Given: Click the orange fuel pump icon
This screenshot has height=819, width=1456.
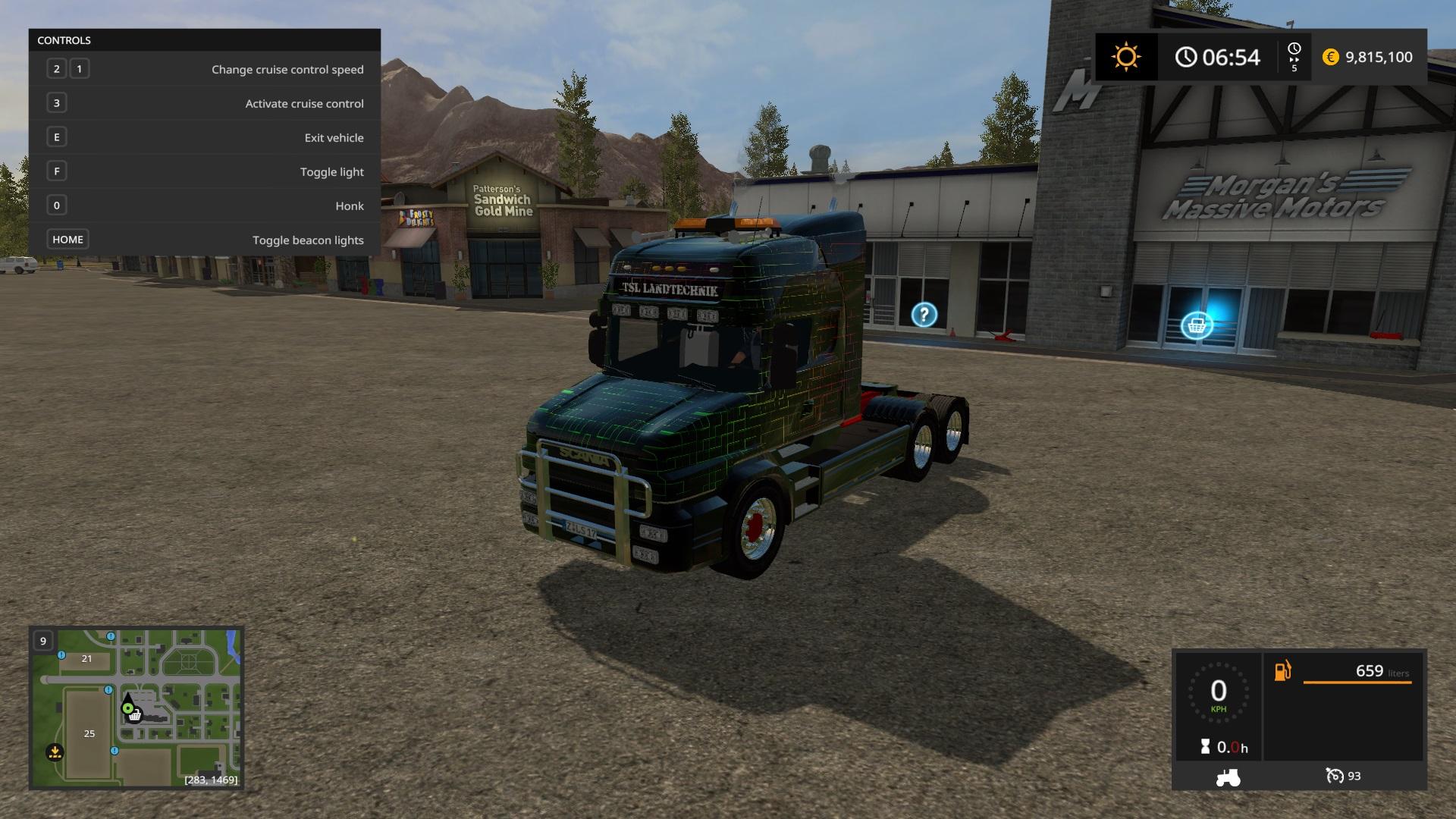Looking at the screenshot, I should pyautogui.click(x=1283, y=671).
